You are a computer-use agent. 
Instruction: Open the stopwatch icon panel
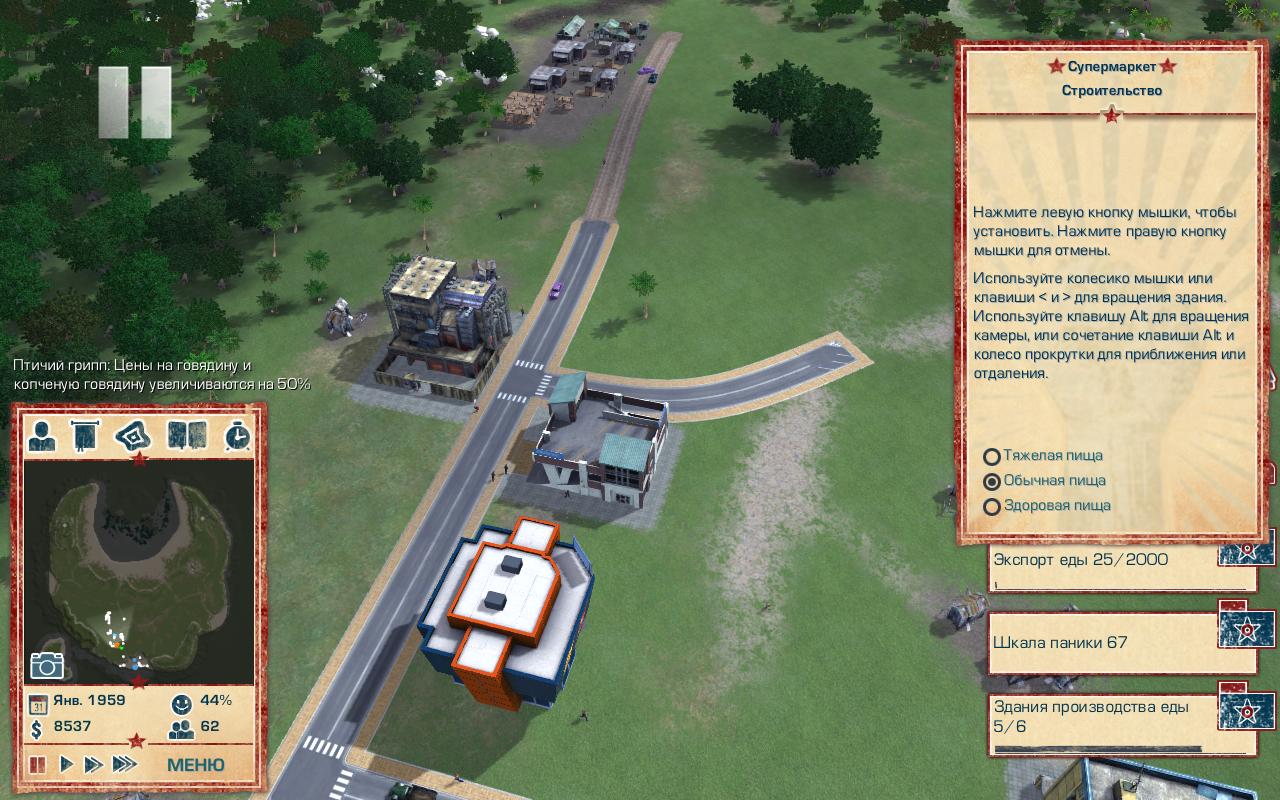tap(237, 436)
